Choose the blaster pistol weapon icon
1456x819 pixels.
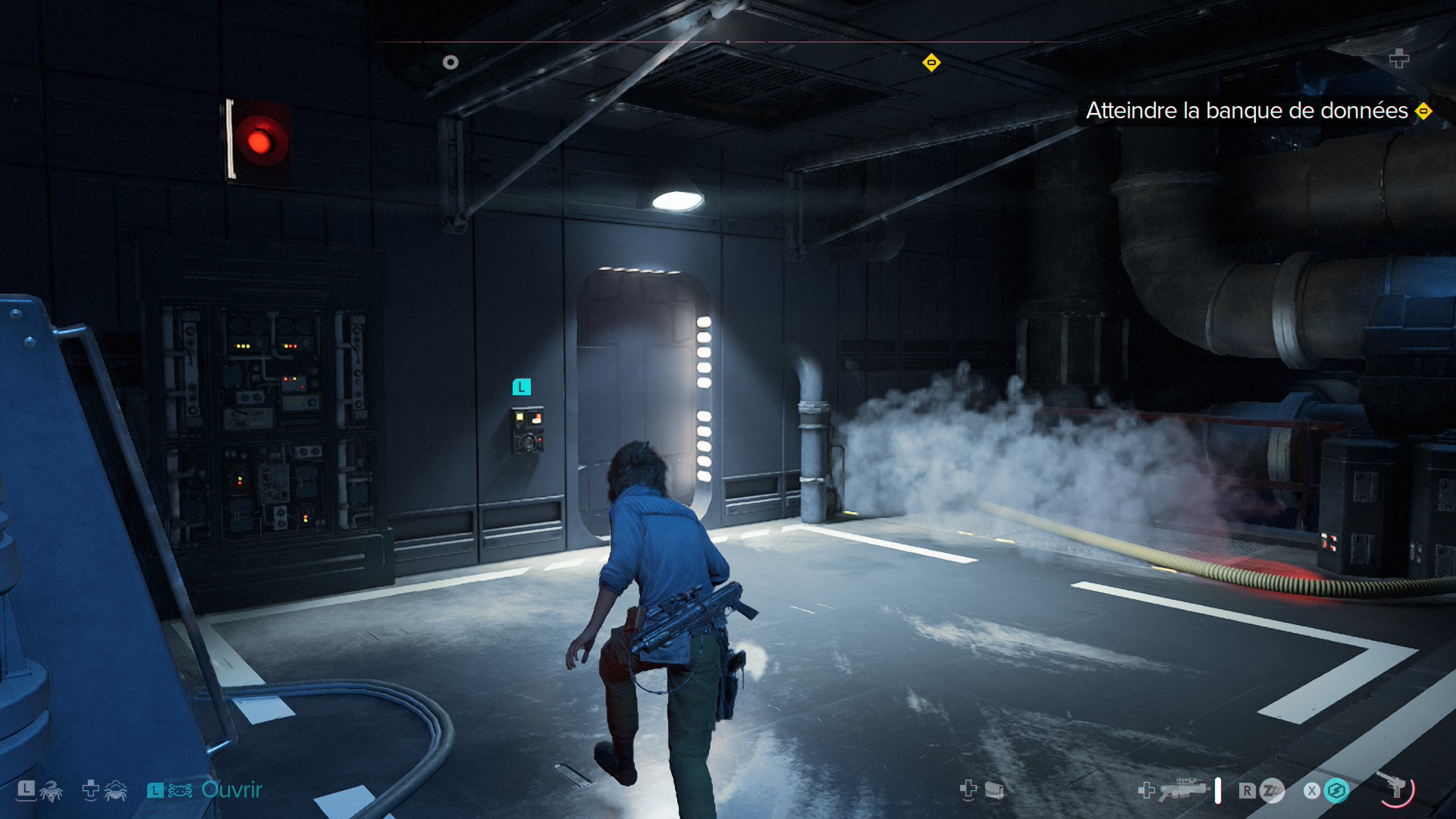(x=1395, y=788)
